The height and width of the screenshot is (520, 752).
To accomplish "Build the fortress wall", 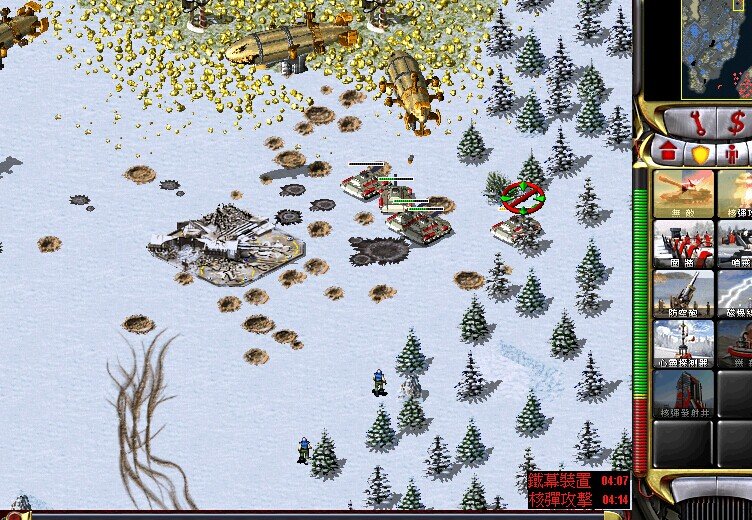I will pos(684,244).
